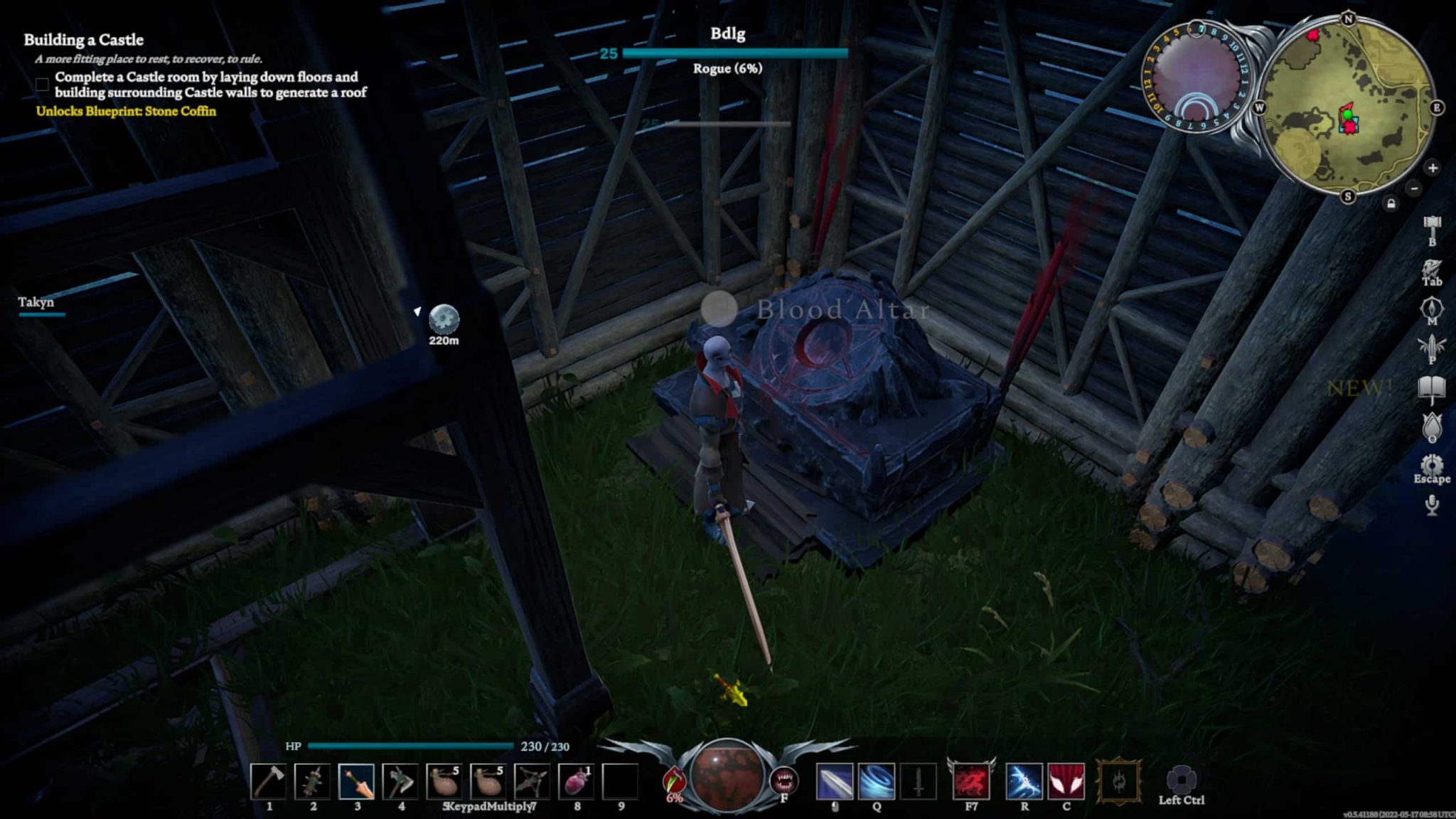The height and width of the screenshot is (819, 1456).
Task: Tick the Building a Castle quest checkbox
Action: pyautogui.click(x=42, y=85)
